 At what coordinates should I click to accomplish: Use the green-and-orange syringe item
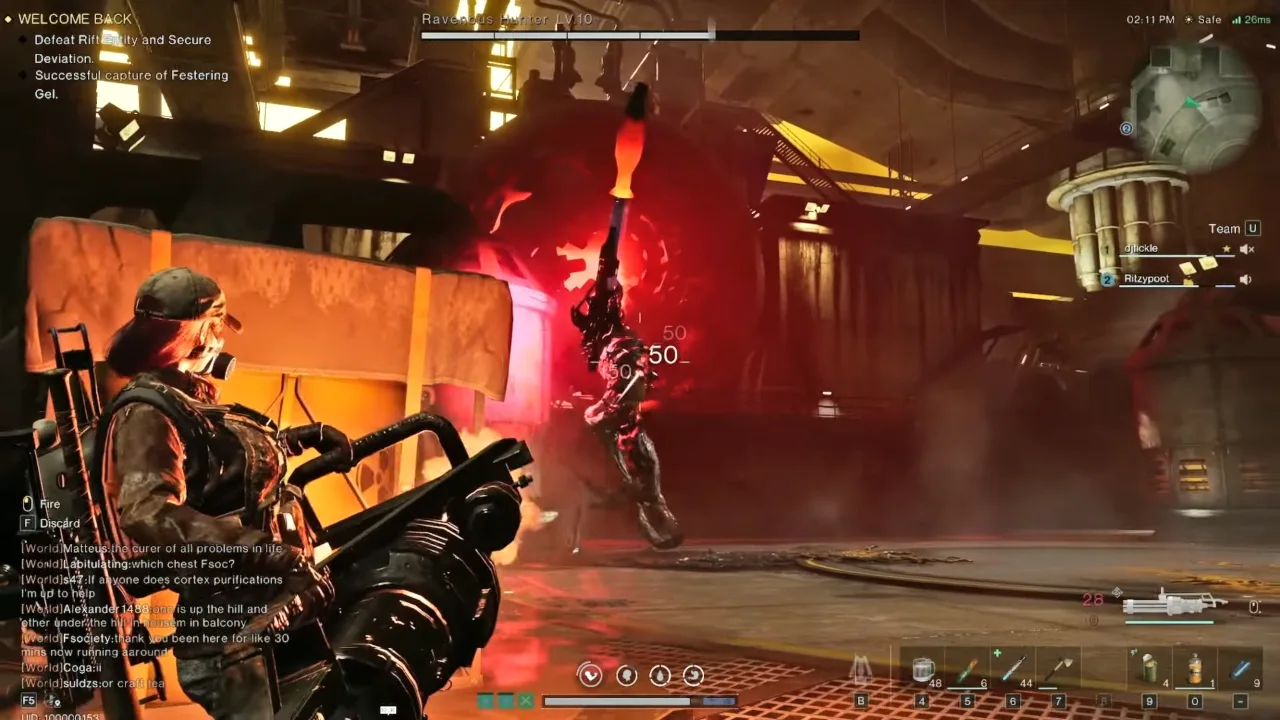[x=967, y=669]
